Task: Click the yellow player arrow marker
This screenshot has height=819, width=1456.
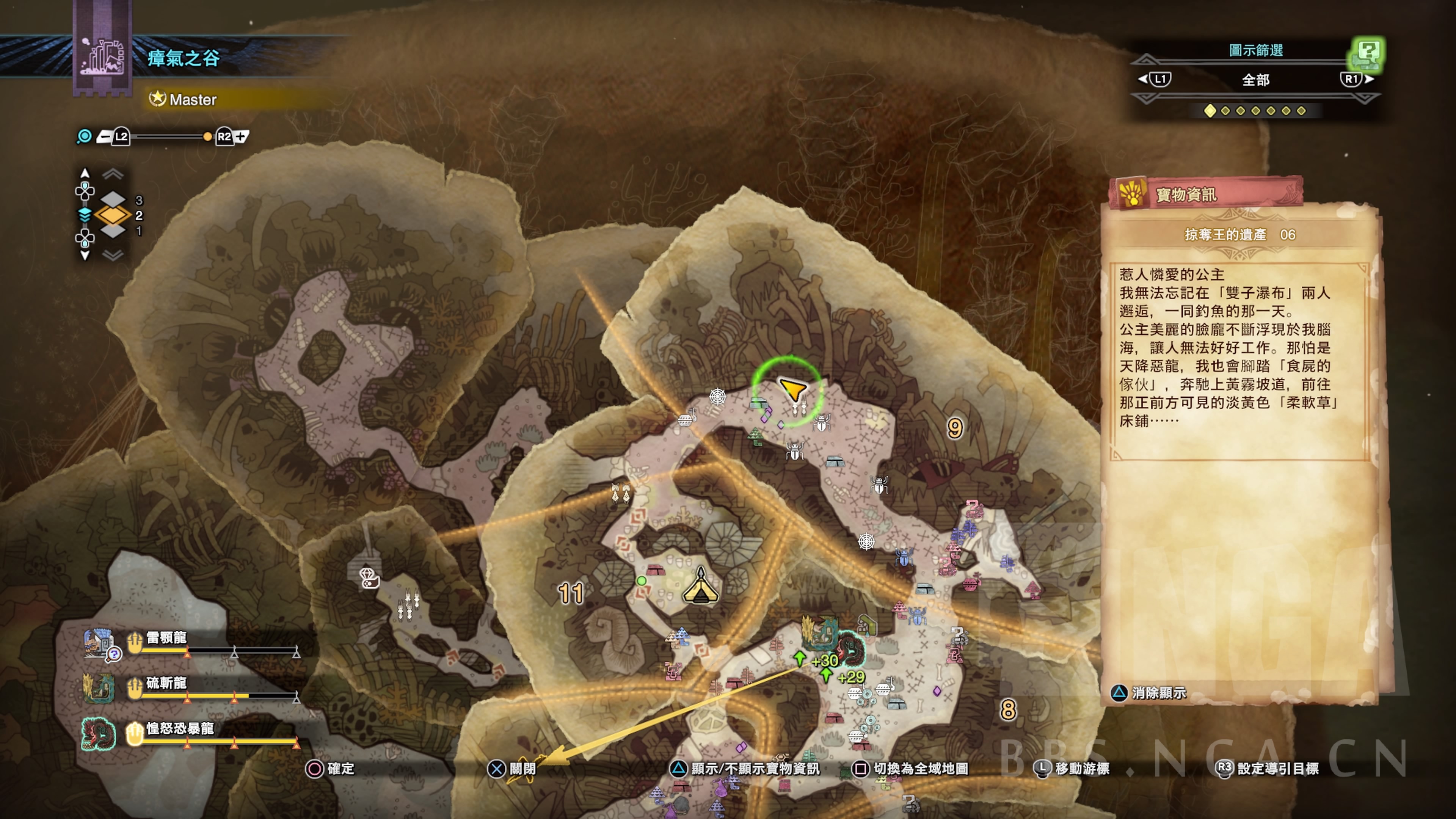Action: point(792,389)
